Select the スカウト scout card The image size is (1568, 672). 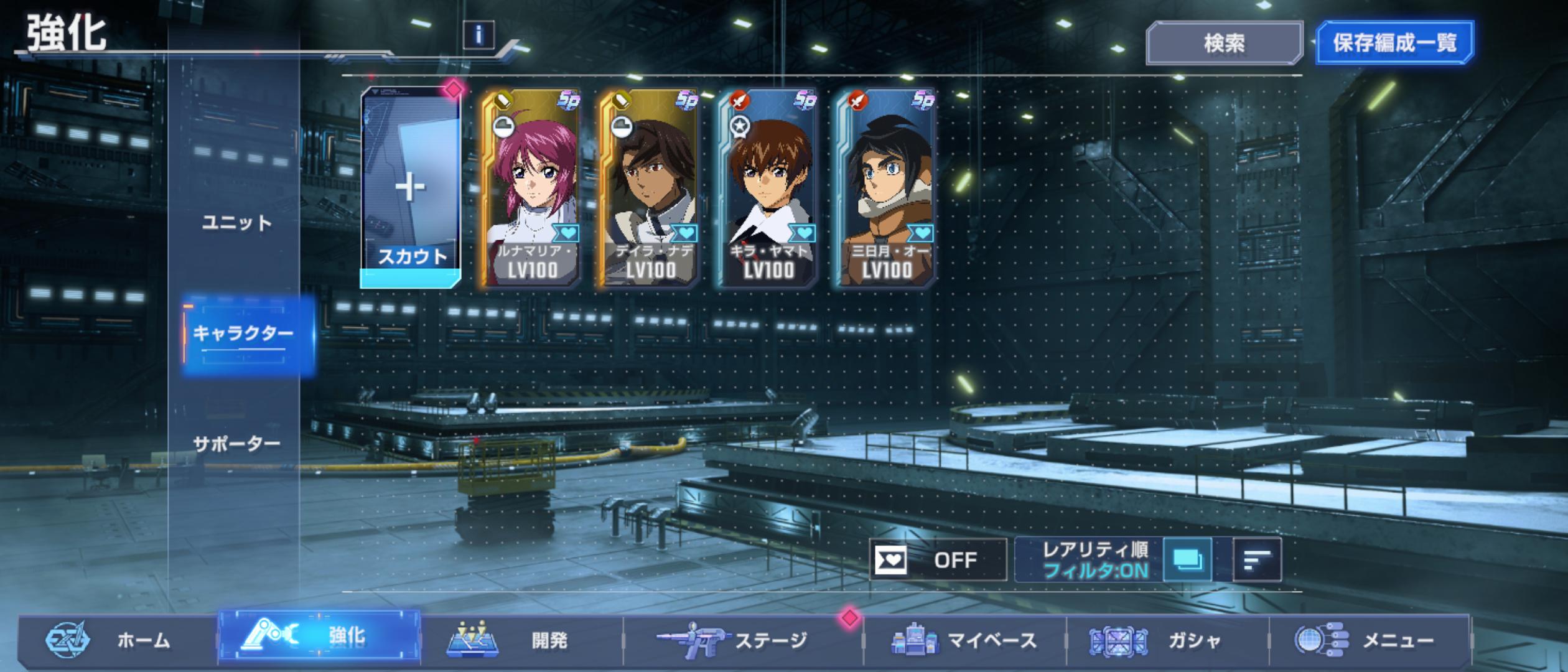tap(411, 188)
